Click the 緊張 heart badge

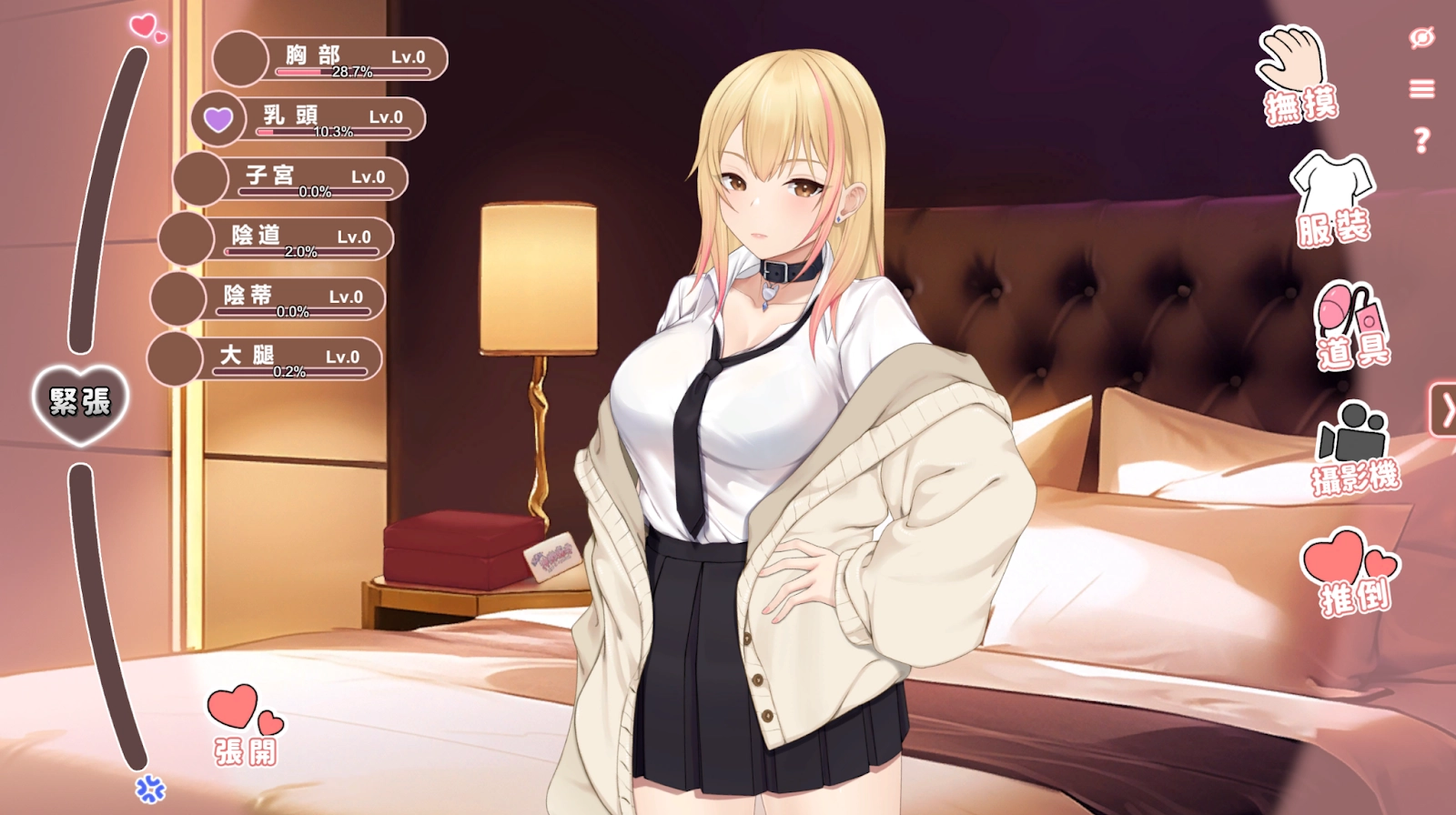[x=80, y=403]
